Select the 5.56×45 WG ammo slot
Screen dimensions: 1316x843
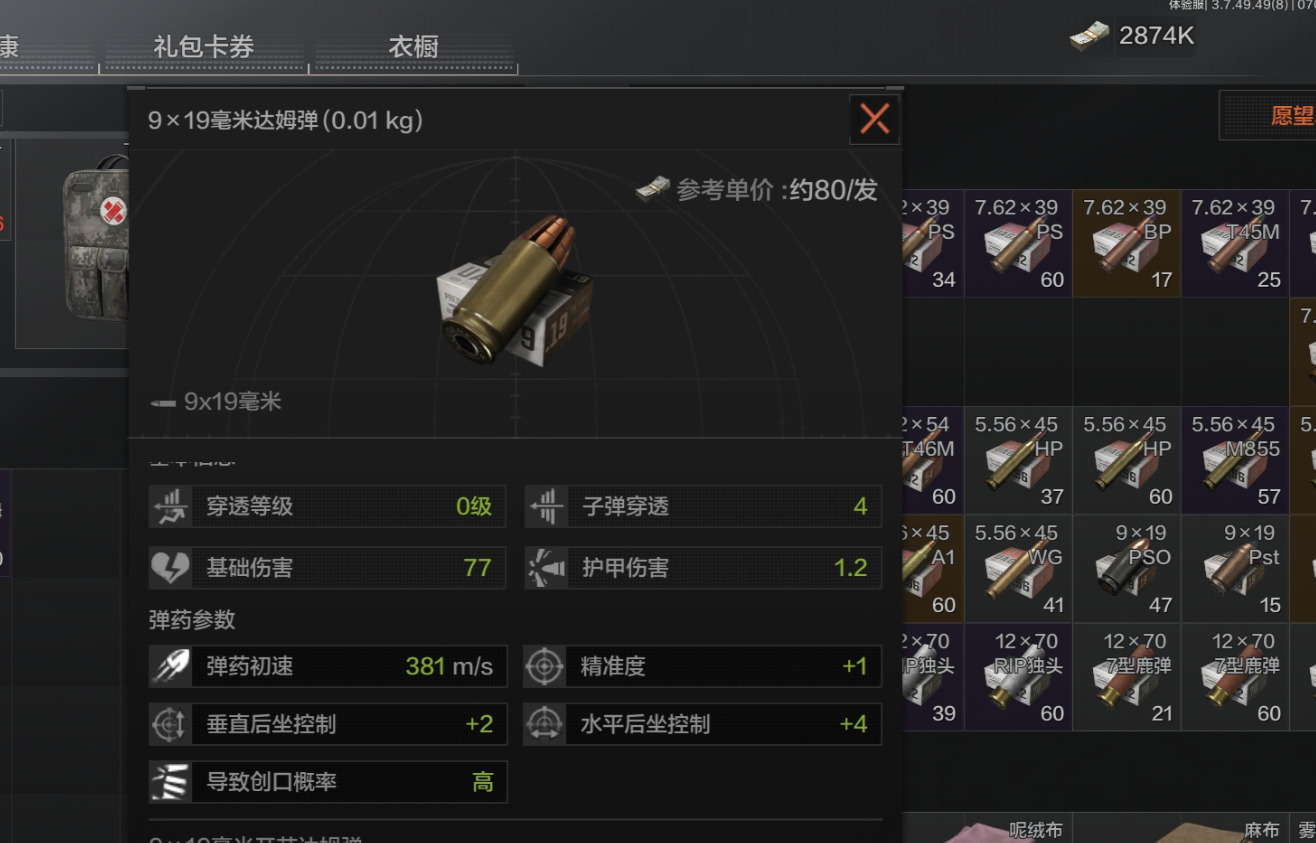(x=1018, y=568)
